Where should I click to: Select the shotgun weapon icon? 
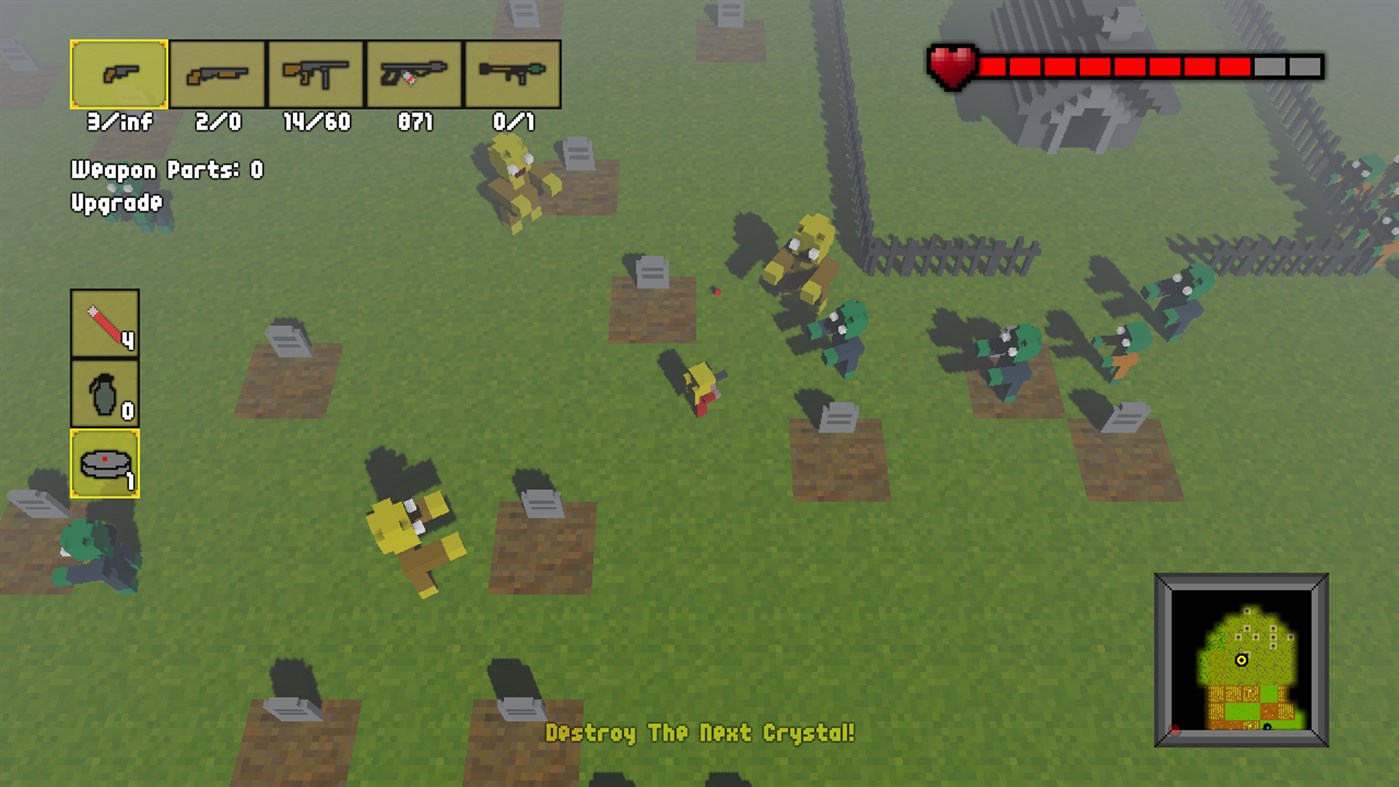[x=217, y=73]
